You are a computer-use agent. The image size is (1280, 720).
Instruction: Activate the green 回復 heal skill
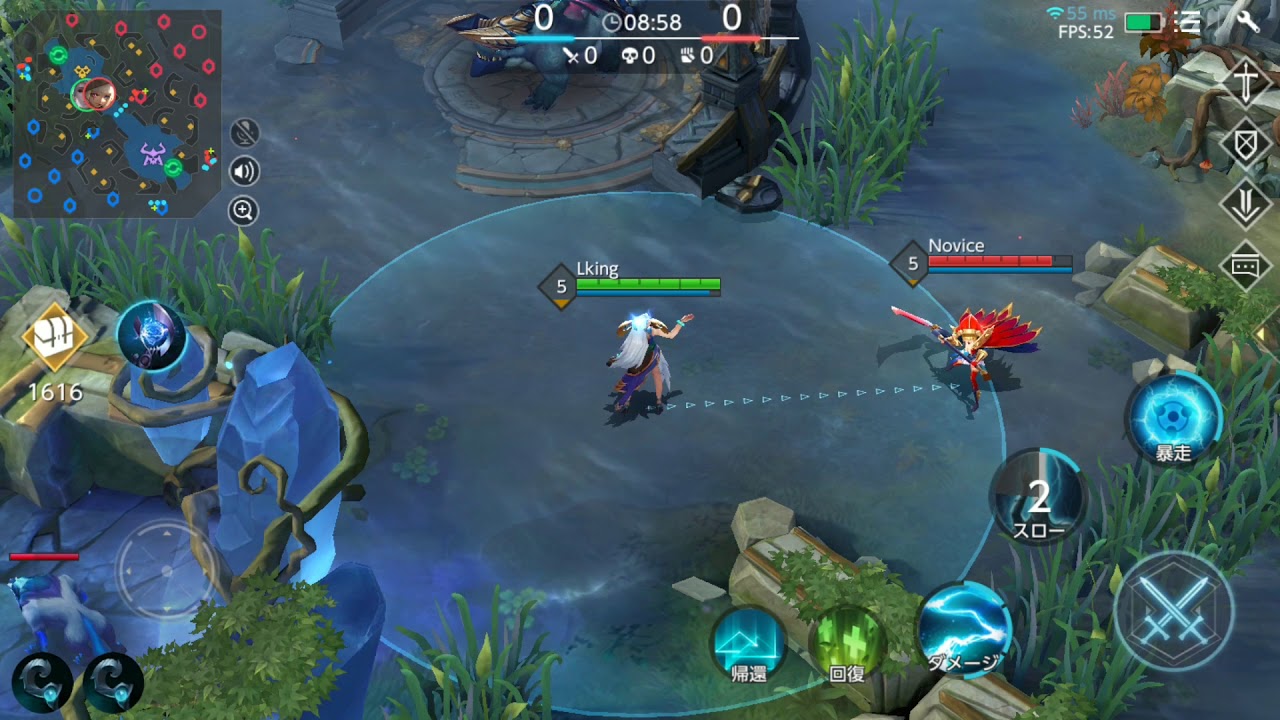tap(846, 642)
